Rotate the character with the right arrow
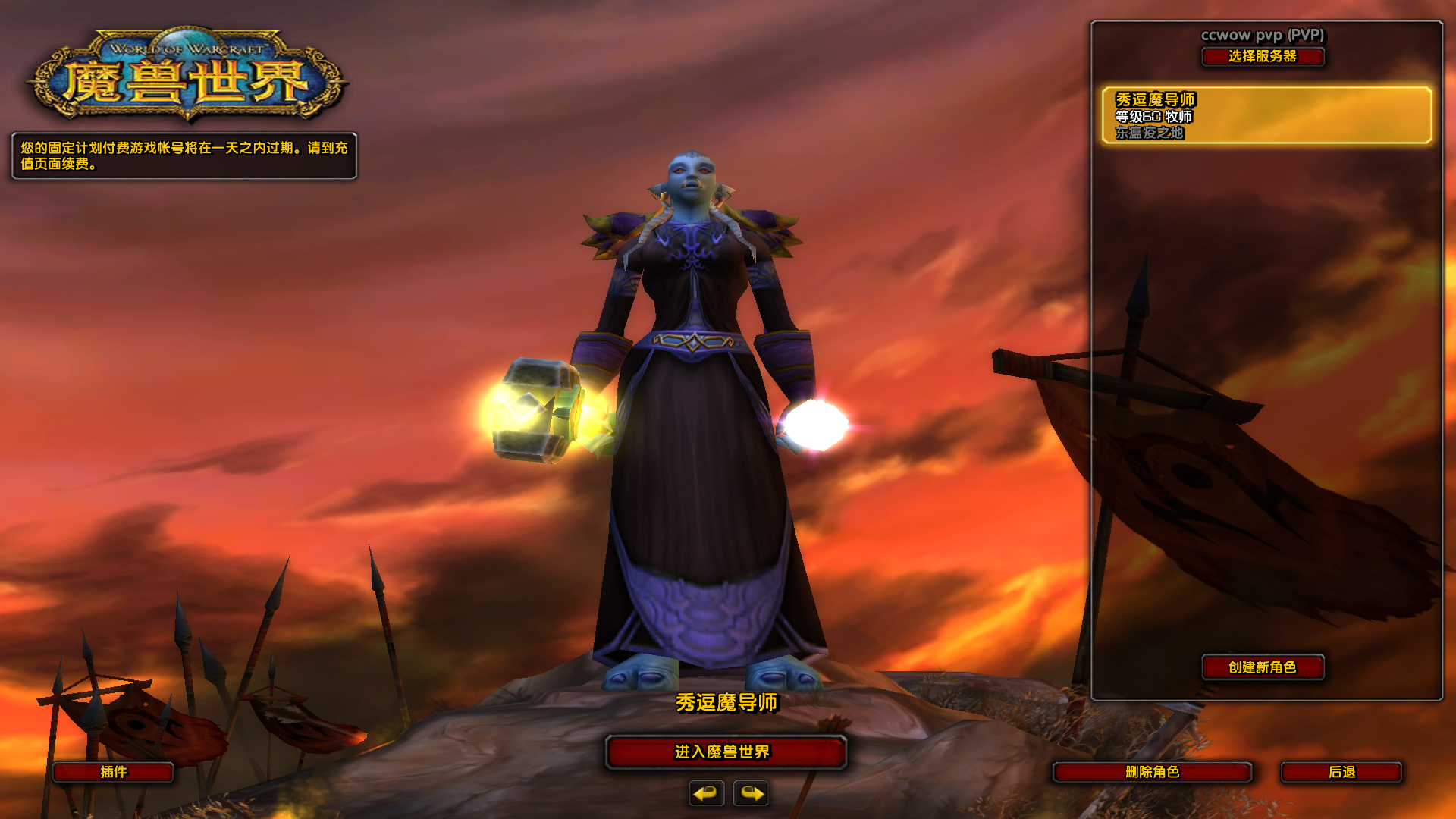Screen dimensions: 1456x819 pos(751,793)
